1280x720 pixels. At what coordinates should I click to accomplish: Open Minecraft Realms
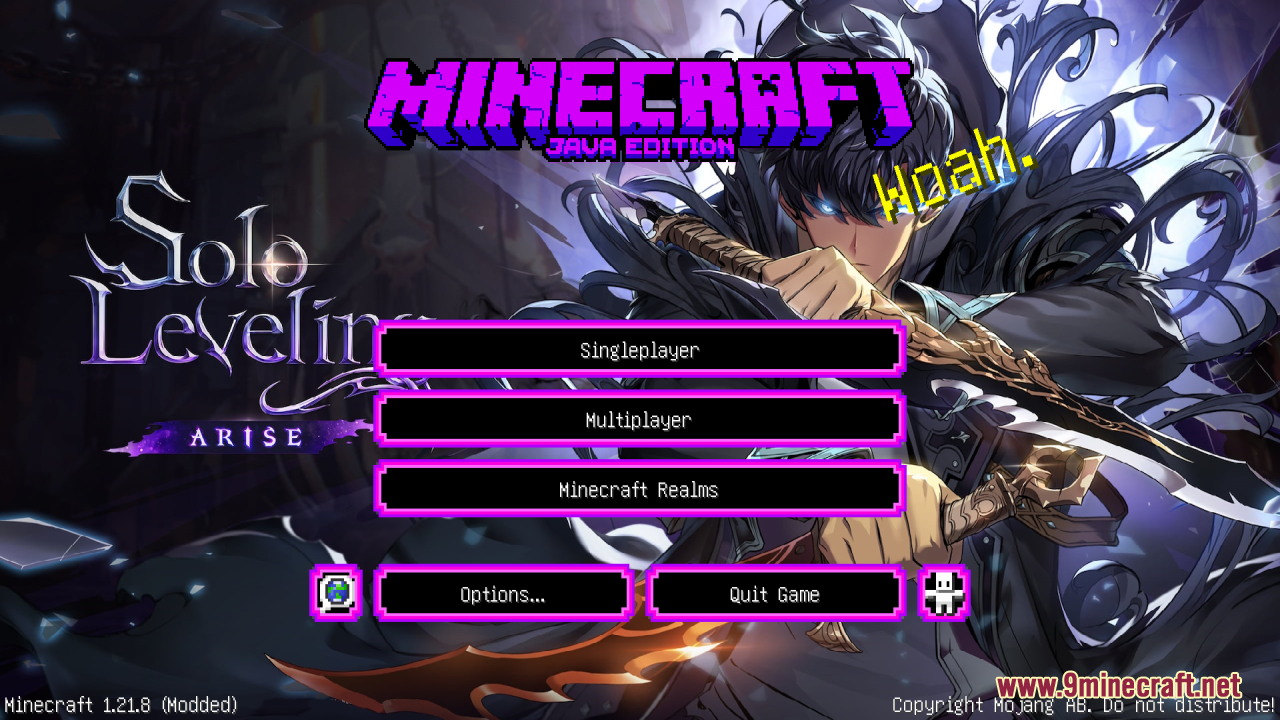[x=638, y=490]
